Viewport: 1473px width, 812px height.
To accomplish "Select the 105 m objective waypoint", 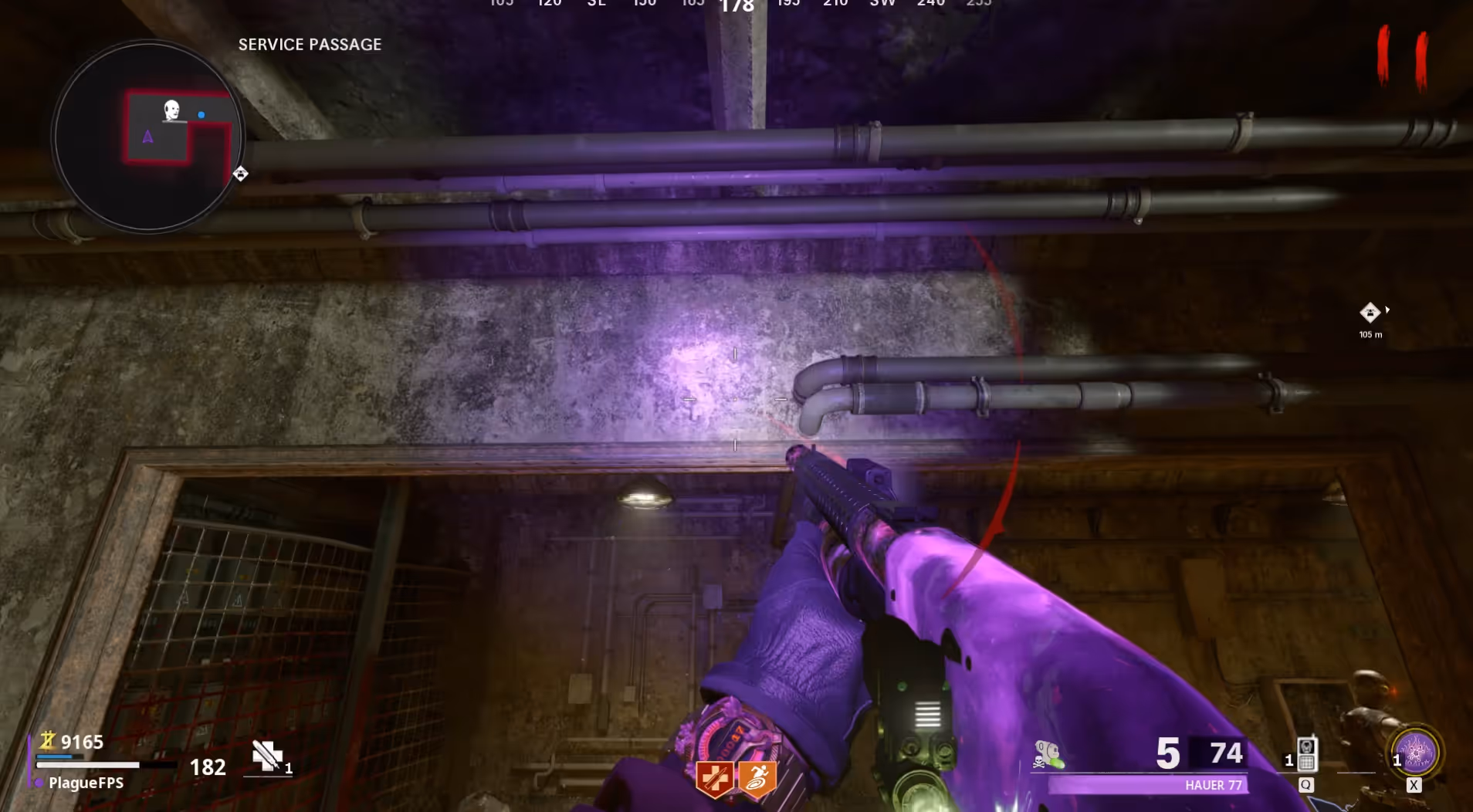I will tap(1370, 313).
